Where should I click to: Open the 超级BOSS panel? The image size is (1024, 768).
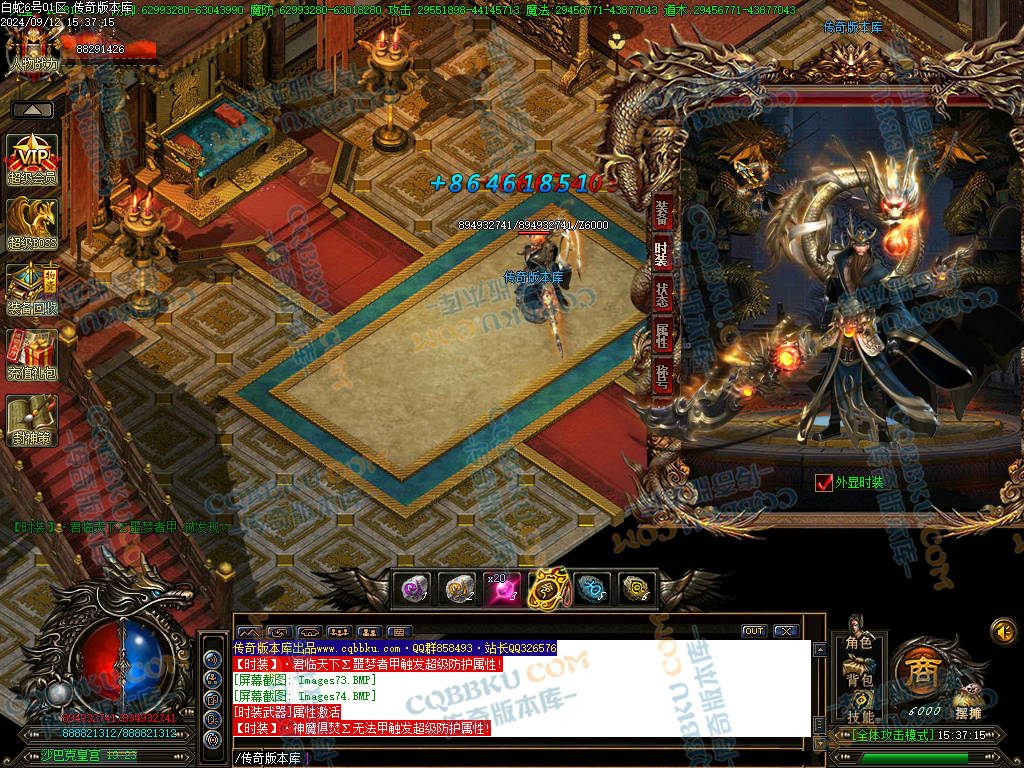(32, 222)
